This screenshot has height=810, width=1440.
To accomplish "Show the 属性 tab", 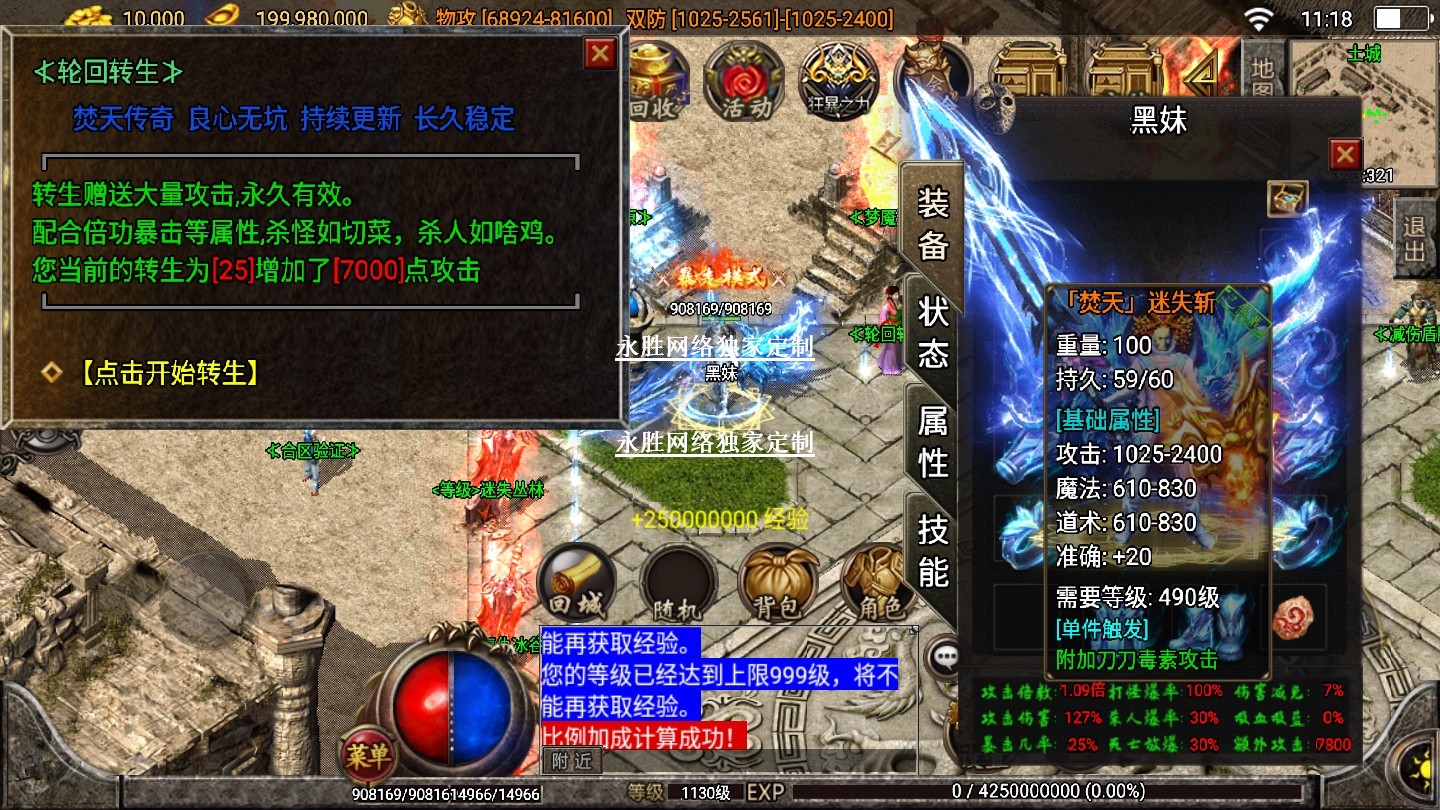I will click(932, 441).
